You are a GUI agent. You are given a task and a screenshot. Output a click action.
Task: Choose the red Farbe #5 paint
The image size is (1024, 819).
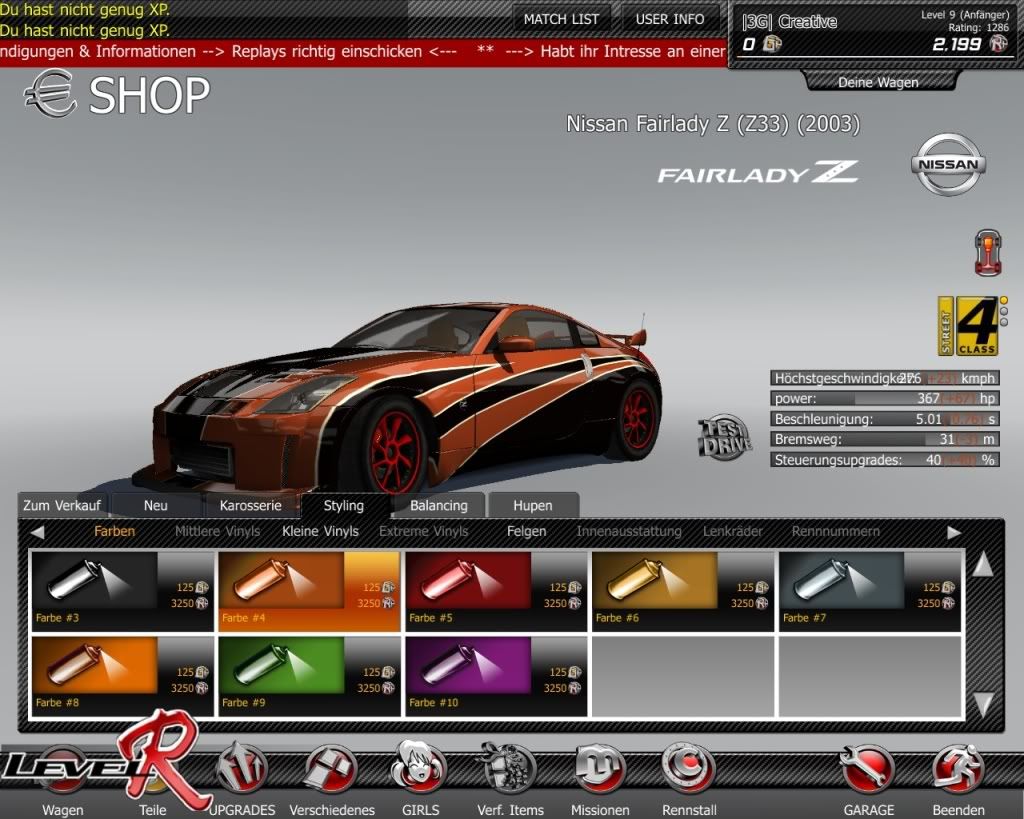[x=495, y=590]
